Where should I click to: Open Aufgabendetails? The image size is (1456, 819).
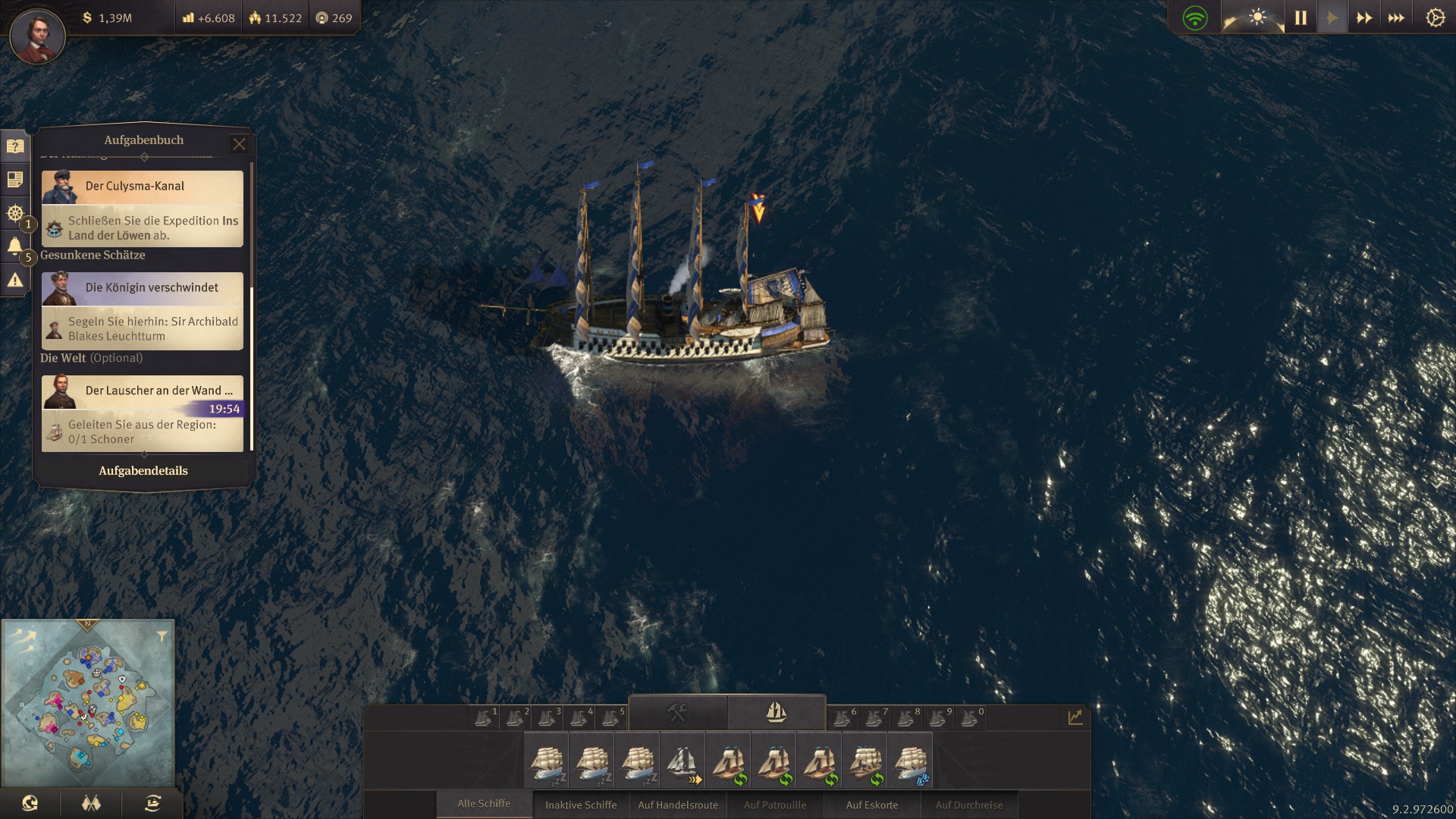tap(143, 471)
